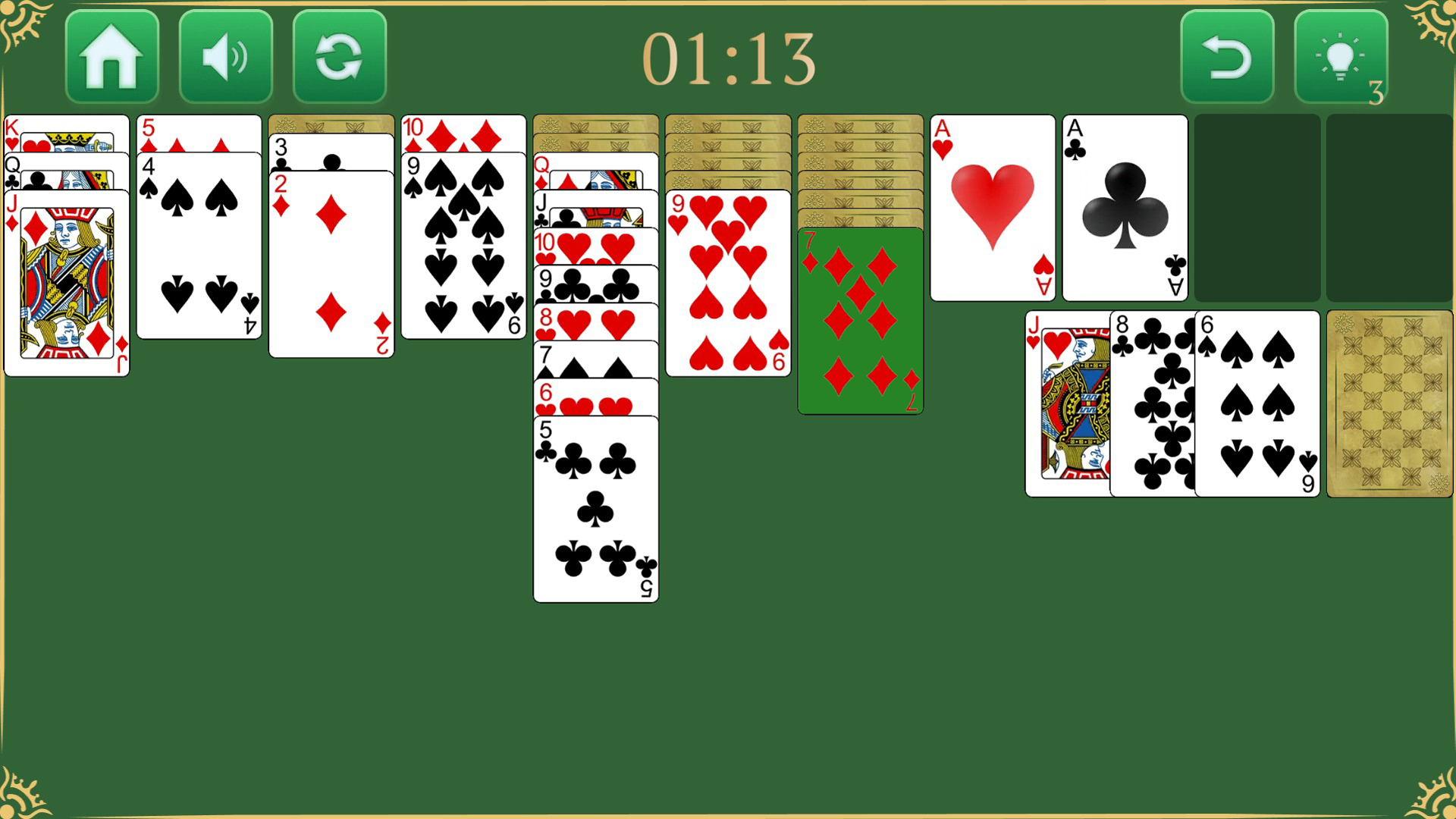Screen dimensions: 1456x819
Task: Restart the game with the refresh icon
Action: (339, 57)
